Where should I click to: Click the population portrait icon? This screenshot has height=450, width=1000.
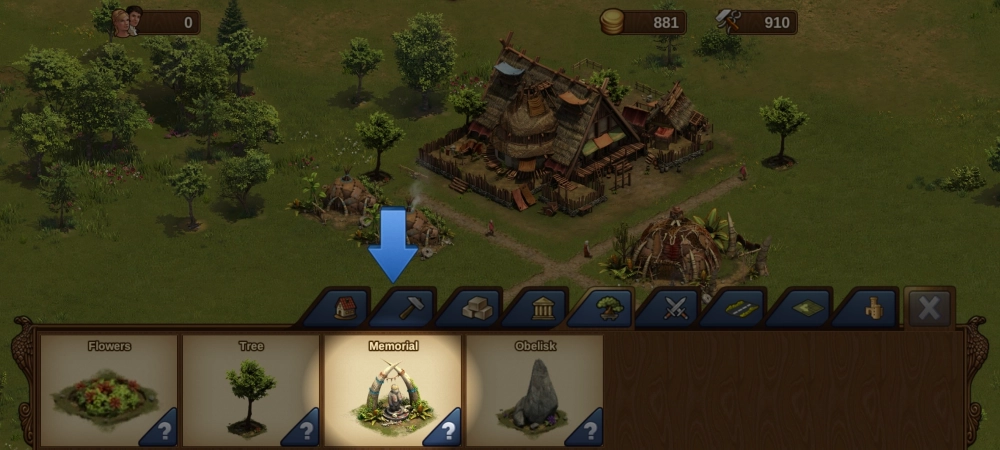127,21
